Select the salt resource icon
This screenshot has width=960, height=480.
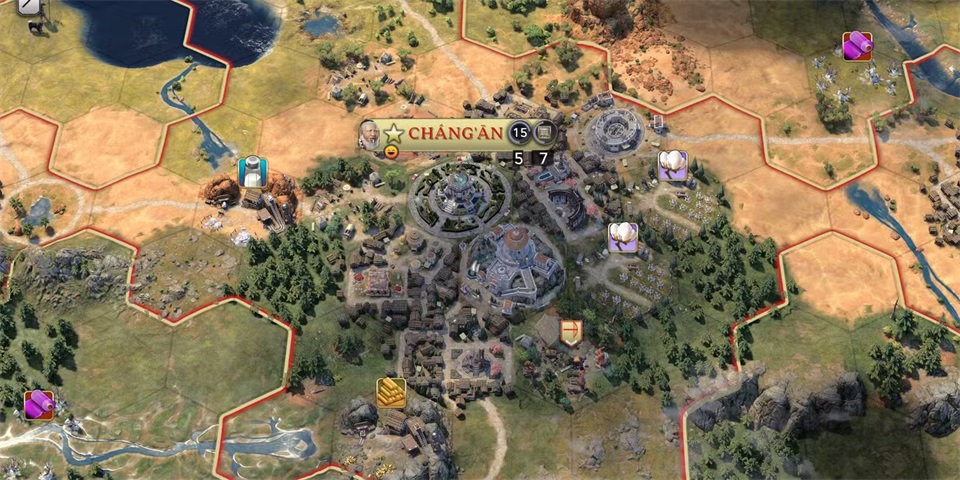[x=252, y=170]
